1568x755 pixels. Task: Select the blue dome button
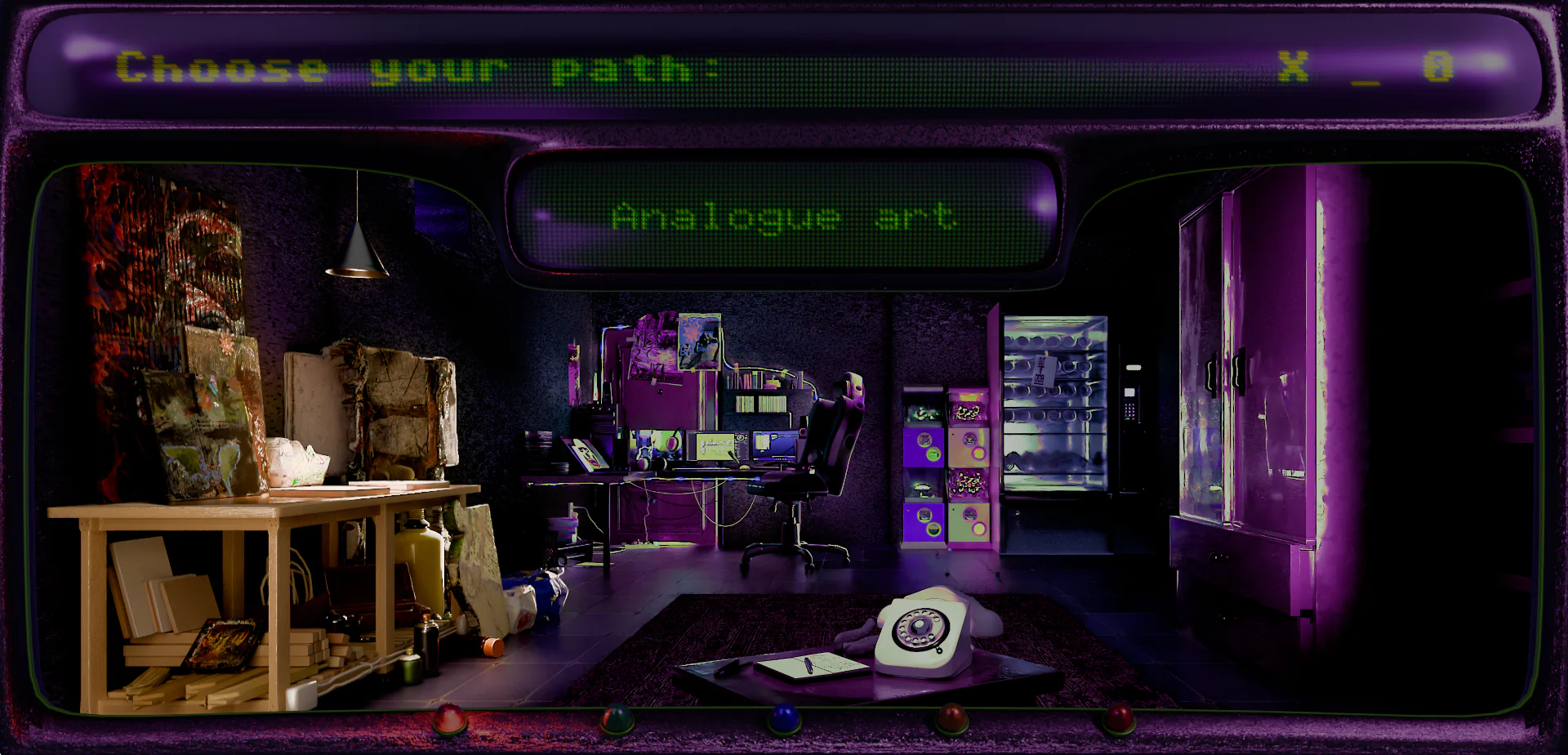[x=784, y=719]
